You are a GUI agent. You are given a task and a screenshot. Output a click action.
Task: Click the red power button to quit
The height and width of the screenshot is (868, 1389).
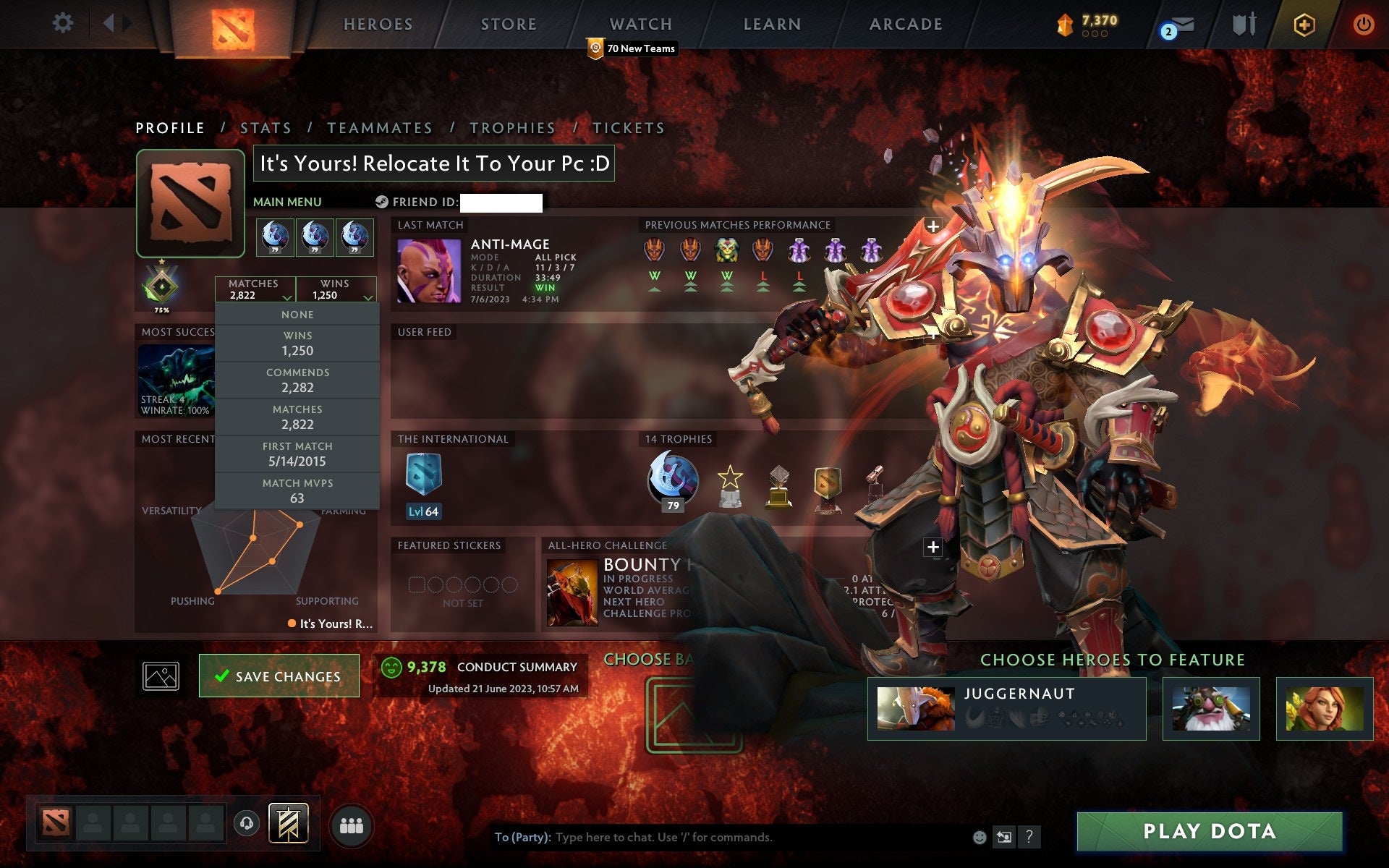tap(1363, 24)
